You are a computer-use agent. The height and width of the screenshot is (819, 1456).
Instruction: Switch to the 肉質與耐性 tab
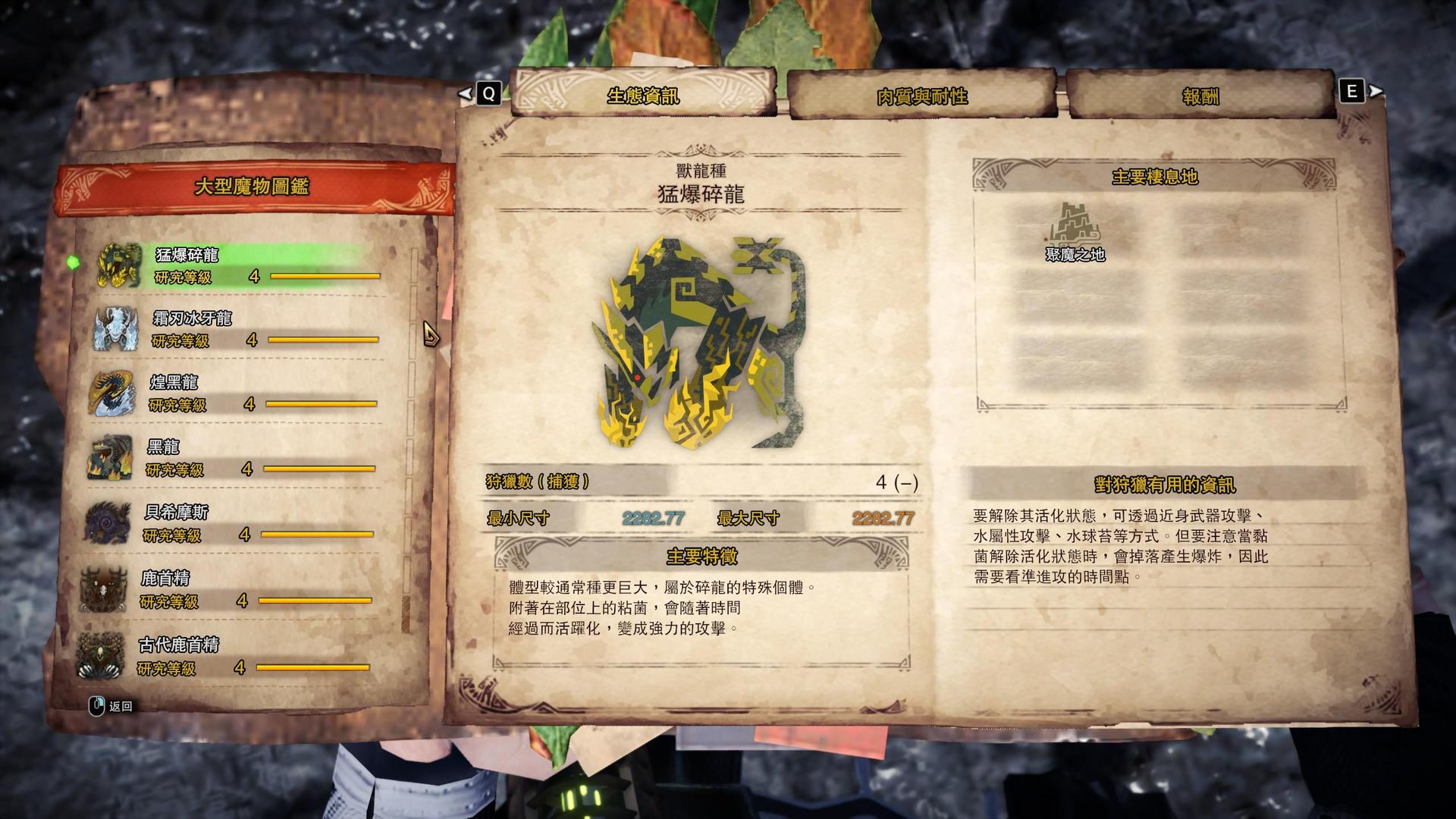(x=922, y=96)
